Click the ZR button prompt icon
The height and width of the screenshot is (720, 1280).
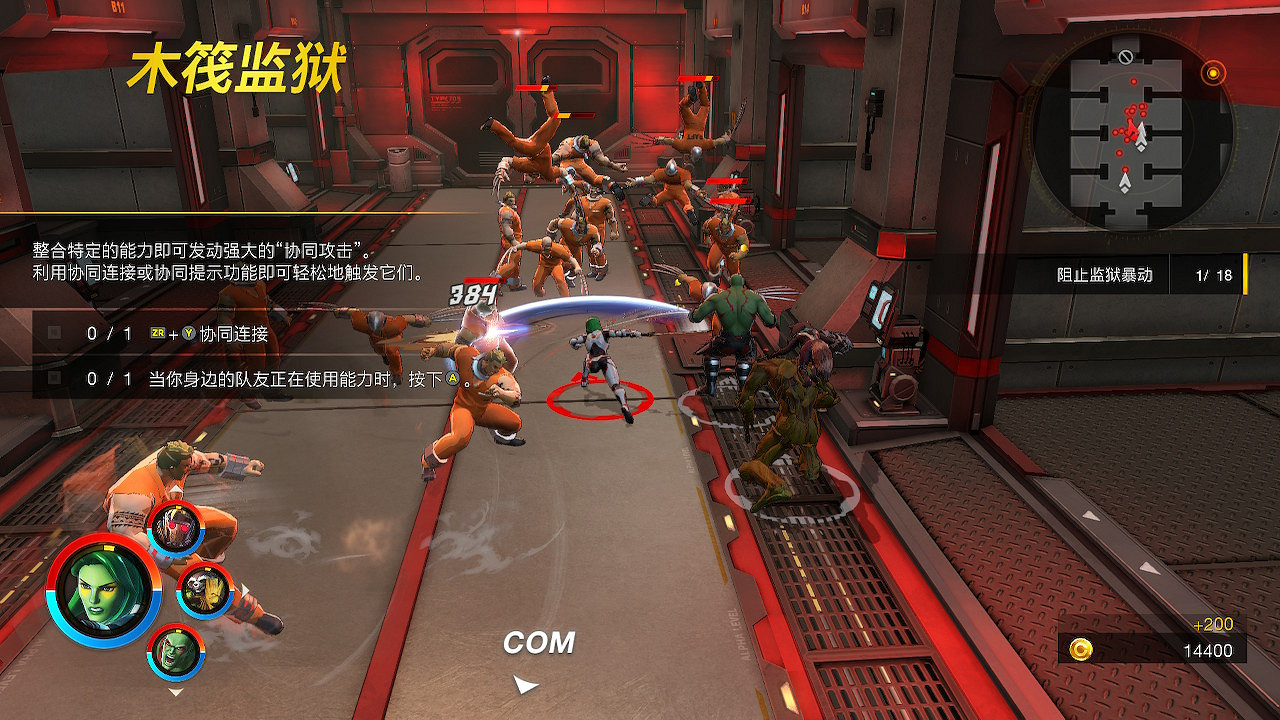pyautogui.click(x=157, y=332)
